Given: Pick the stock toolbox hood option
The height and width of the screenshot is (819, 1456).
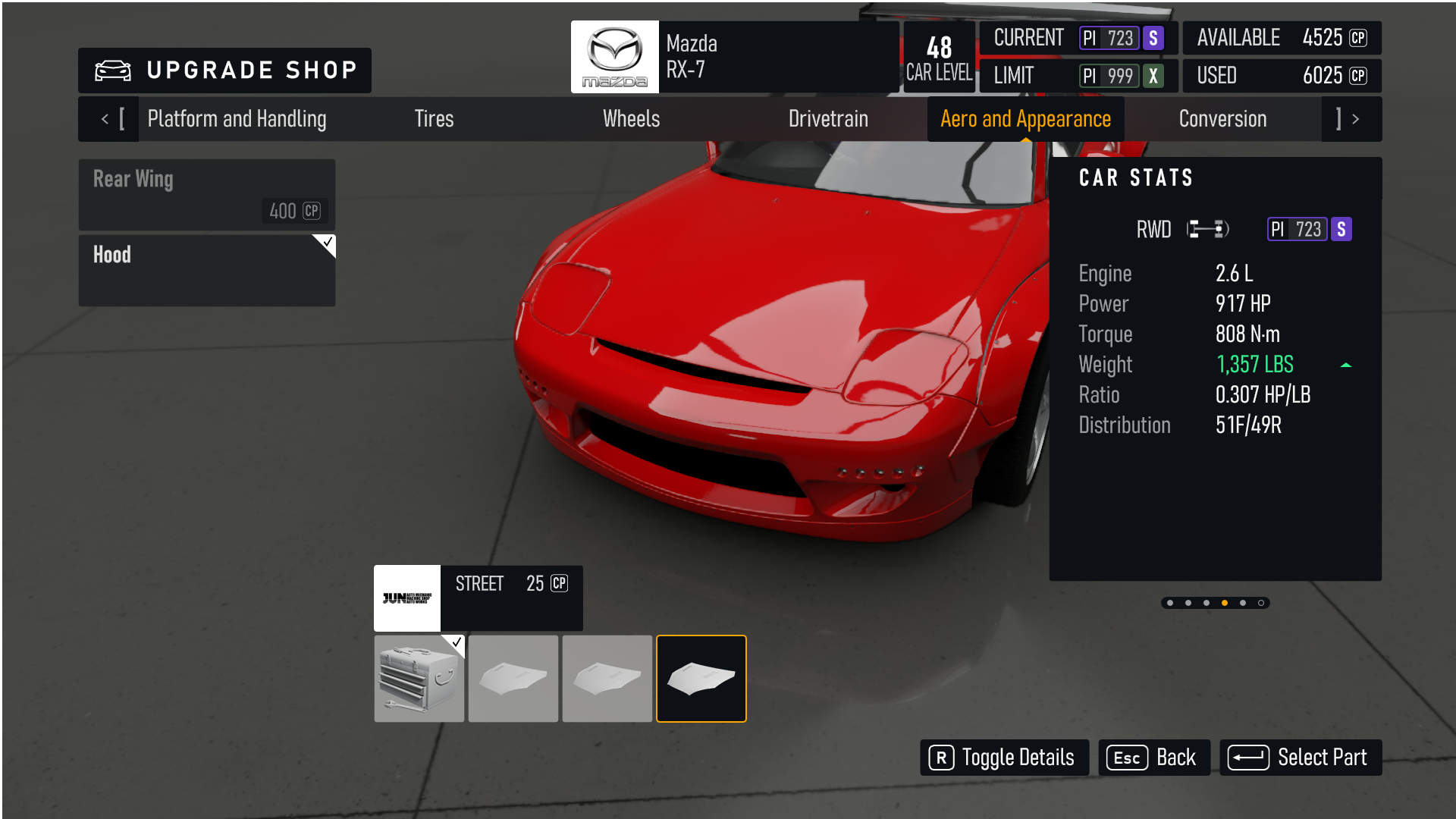Looking at the screenshot, I should click(x=419, y=679).
